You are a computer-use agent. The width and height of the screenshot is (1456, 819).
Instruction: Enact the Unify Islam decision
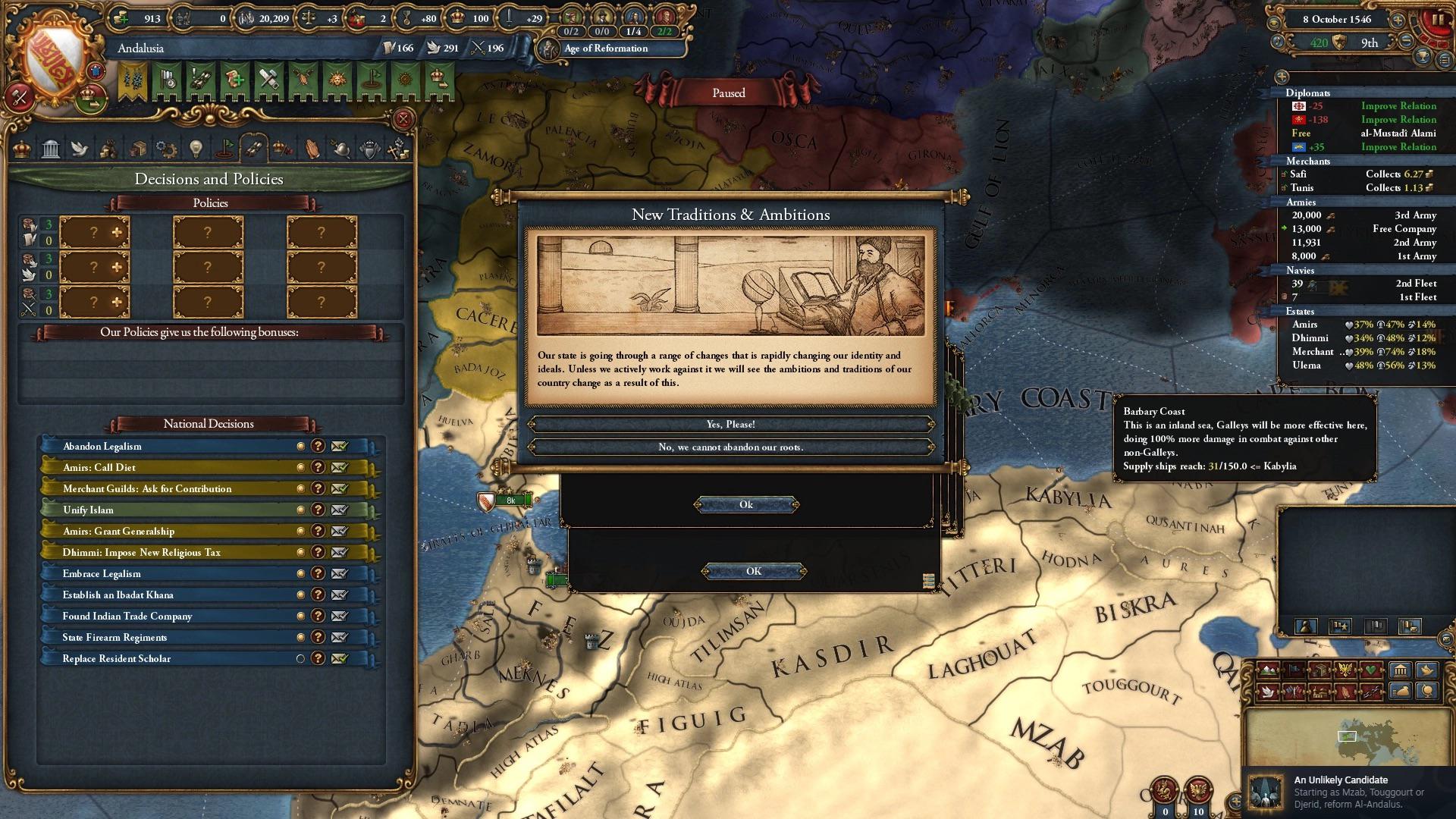[x=339, y=510]
